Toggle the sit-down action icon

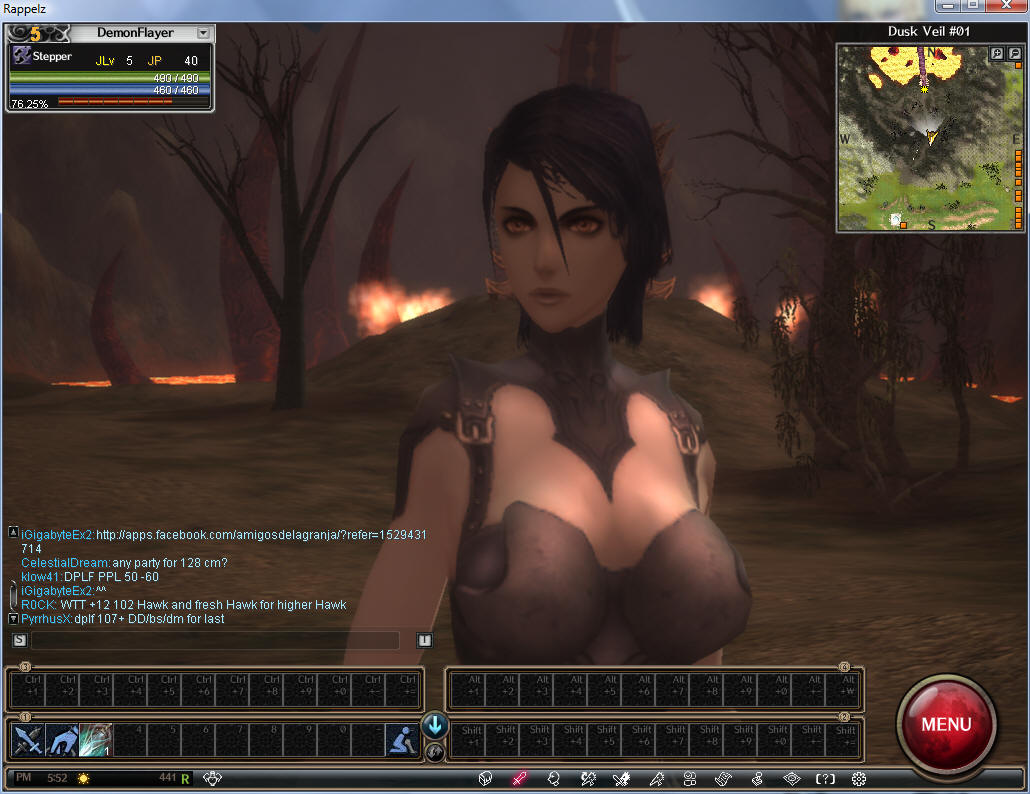click(x=401, y=740)
